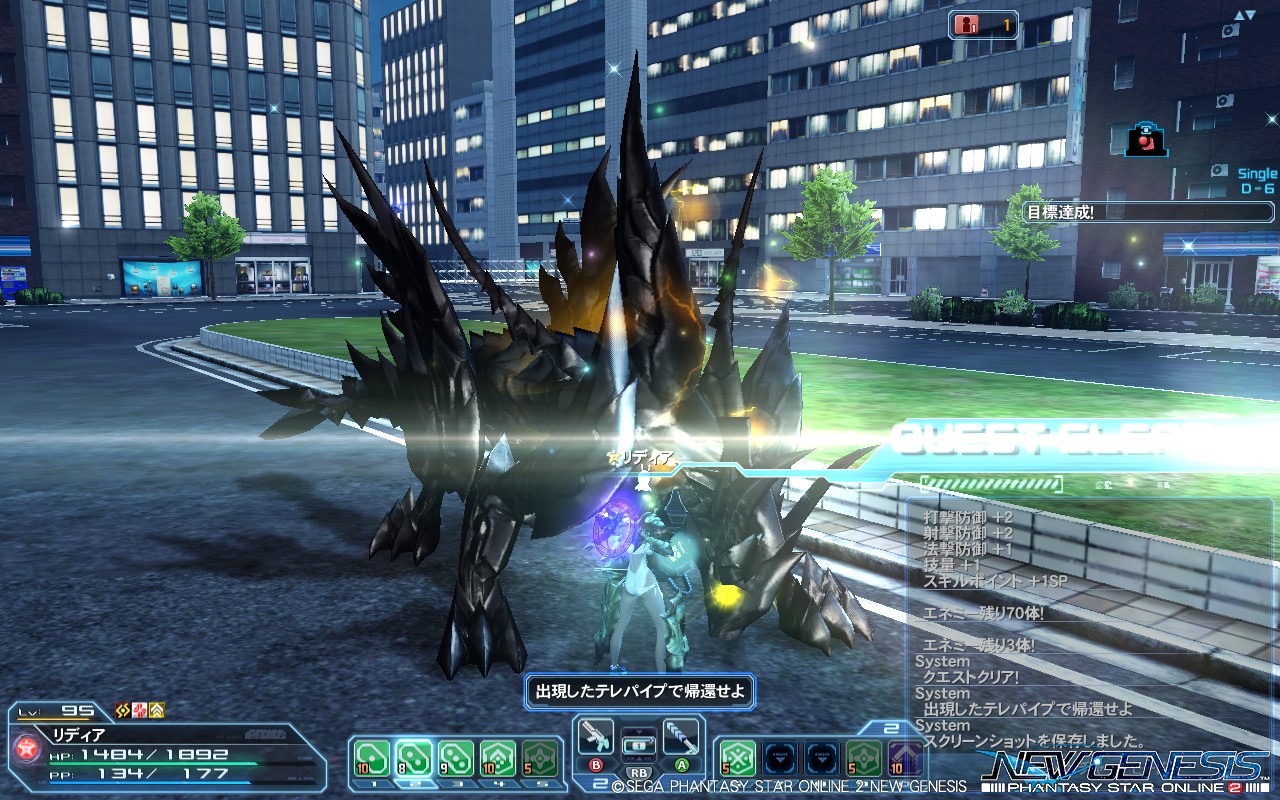Use the item with 9 remaining in slot 3
The width and height of the screenshot is (1280, 800).
pyautogui.click(x=454, y=758)
